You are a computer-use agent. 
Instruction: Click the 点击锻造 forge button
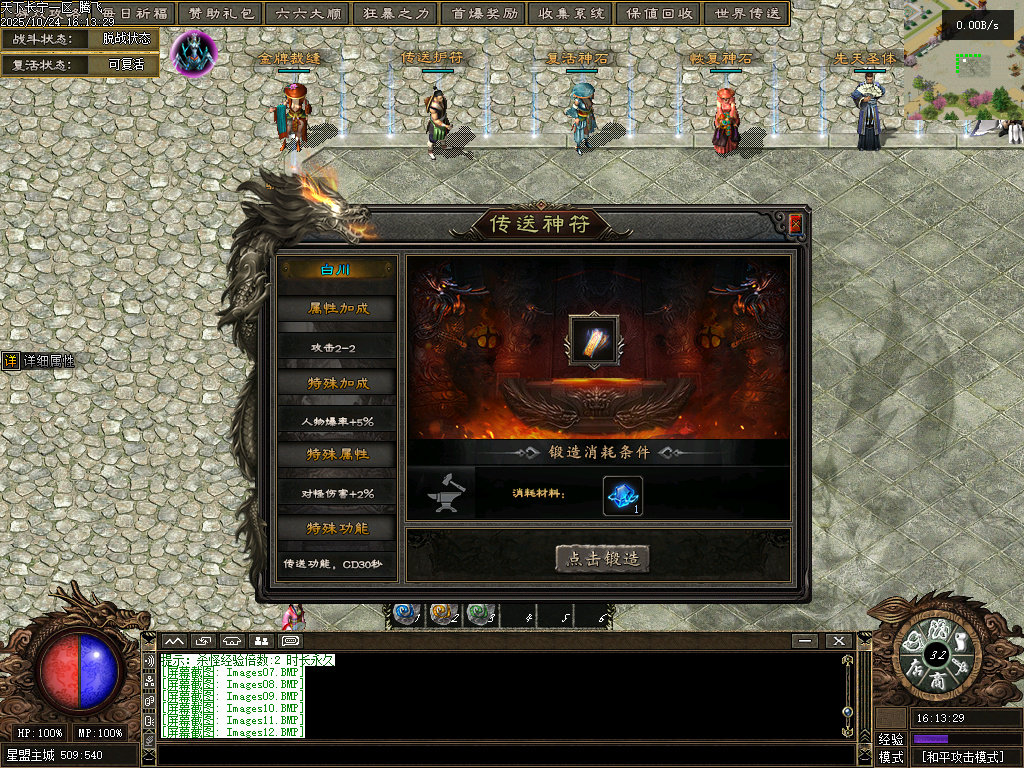[602, 559]
